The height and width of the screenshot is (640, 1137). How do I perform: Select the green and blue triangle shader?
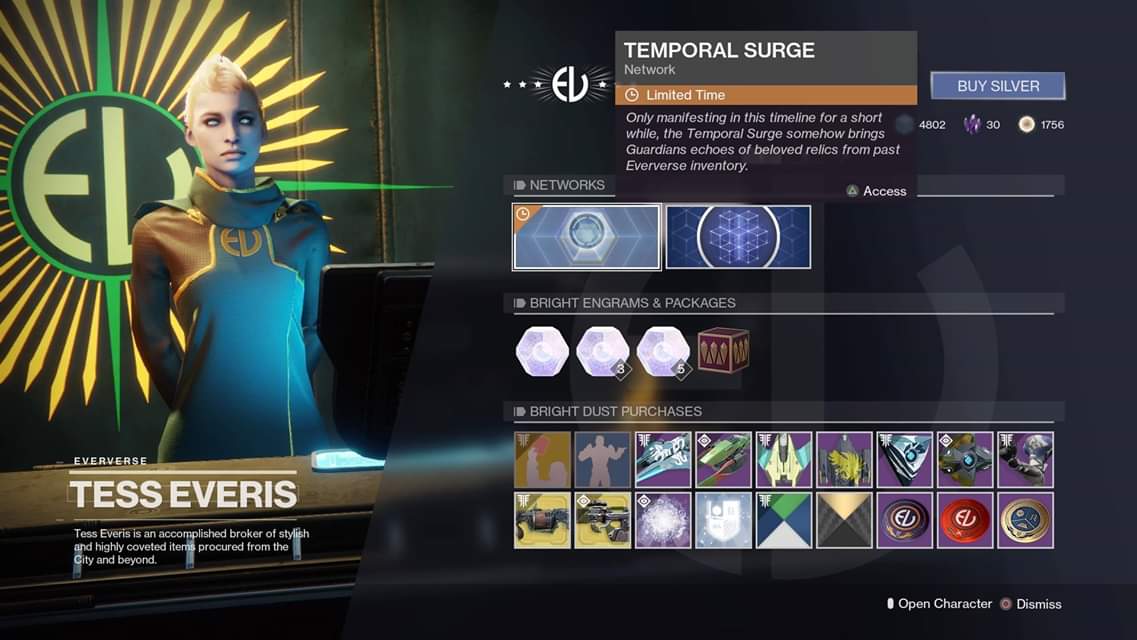784,520
